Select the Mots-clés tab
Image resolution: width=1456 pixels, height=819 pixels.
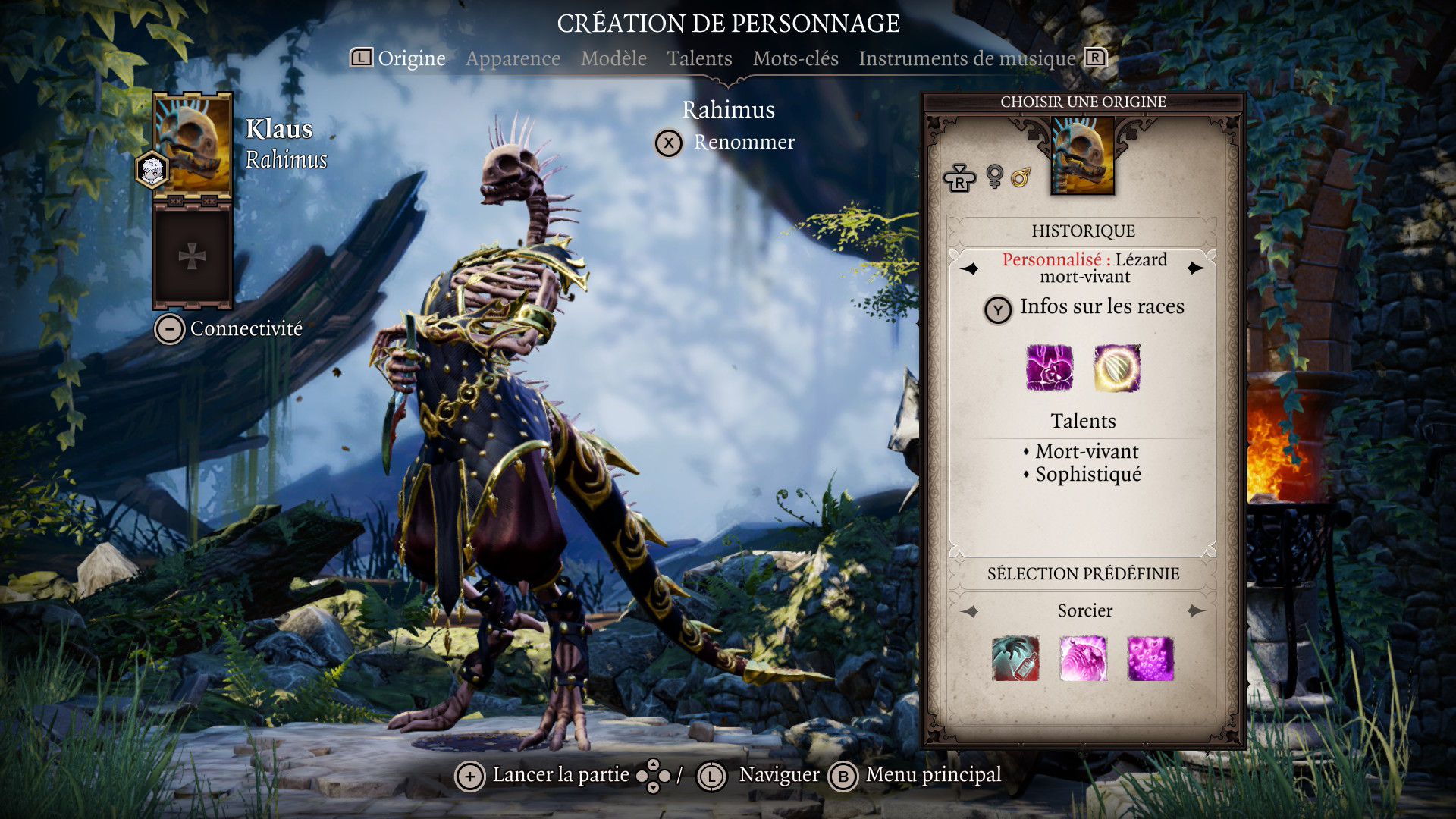[795, 58]
